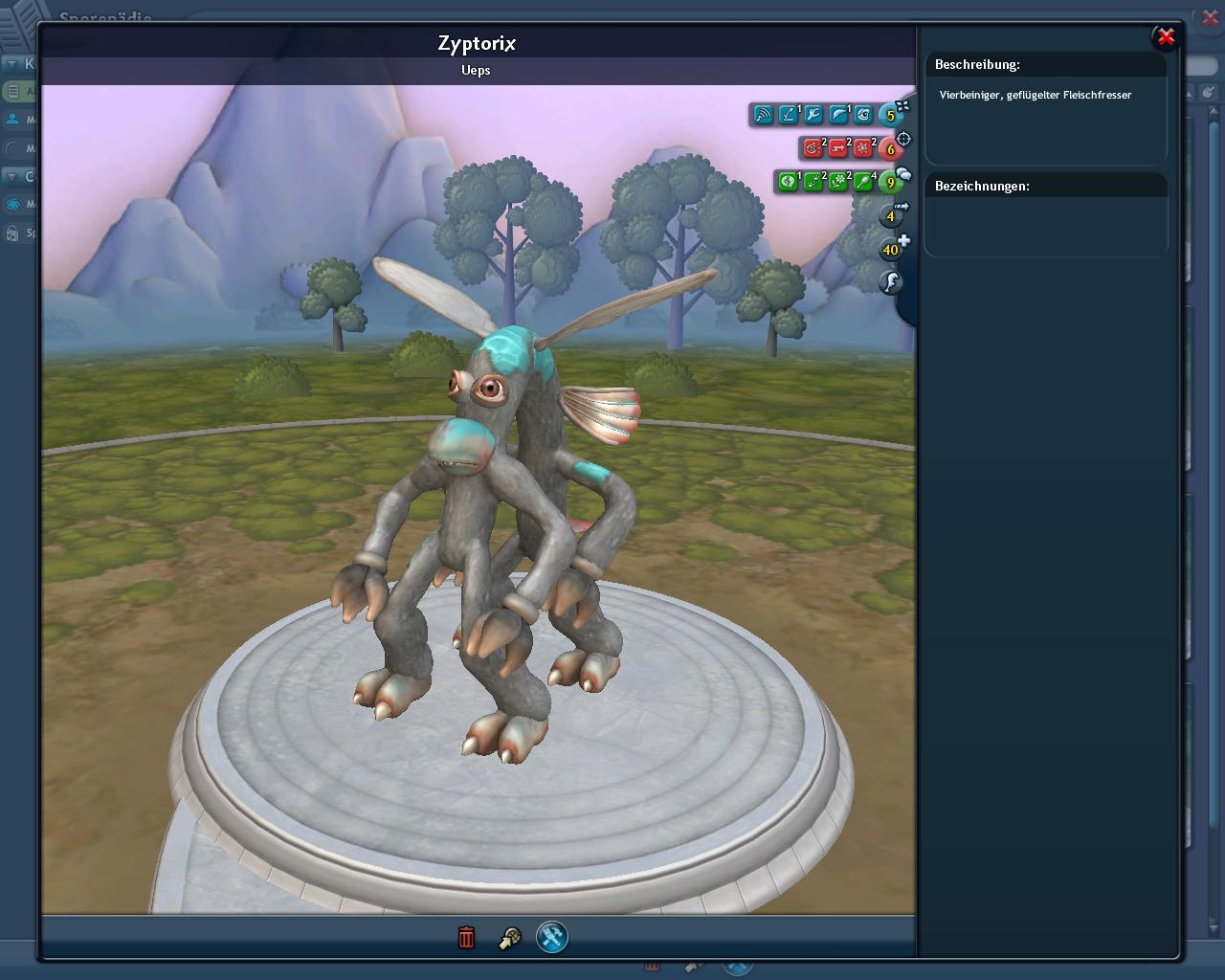Click the speed stat showing 4
This screenshot has height=980, width=1225.
coord(891,216)
